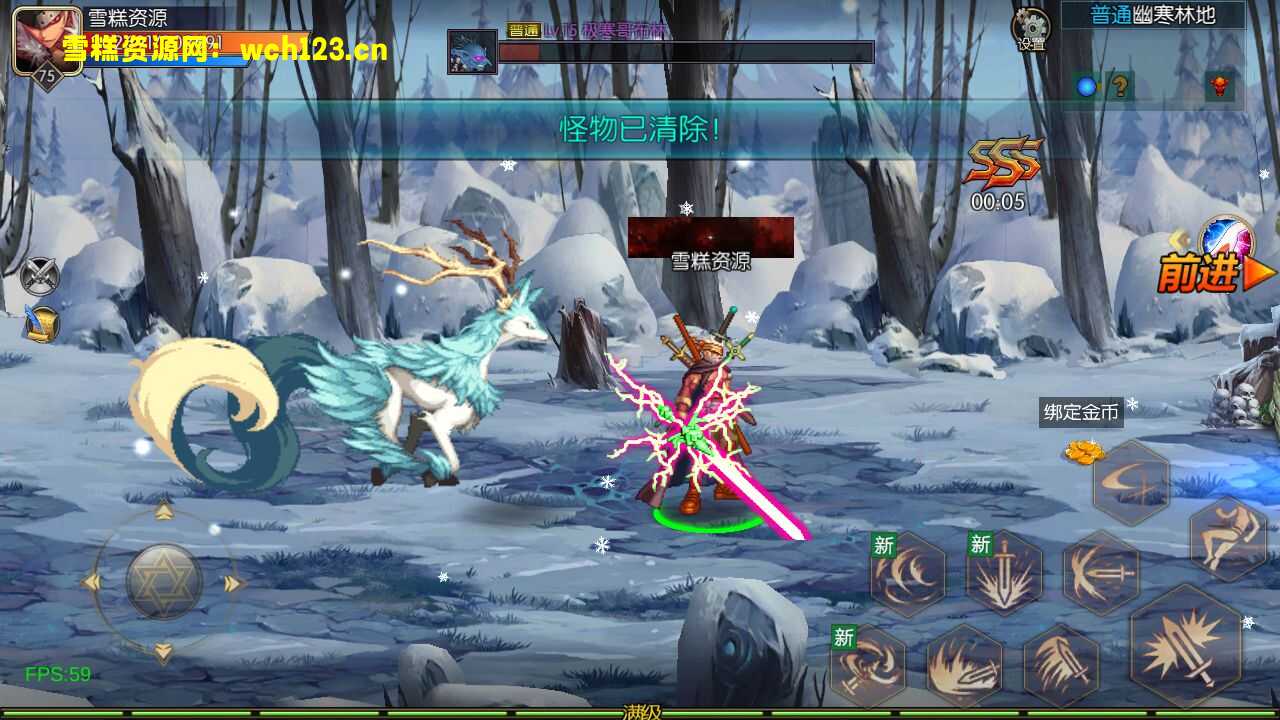Tap the blue orb buff icon near top right
This screenshot has height=720, width=1280.
click(x=1086, y=85)
